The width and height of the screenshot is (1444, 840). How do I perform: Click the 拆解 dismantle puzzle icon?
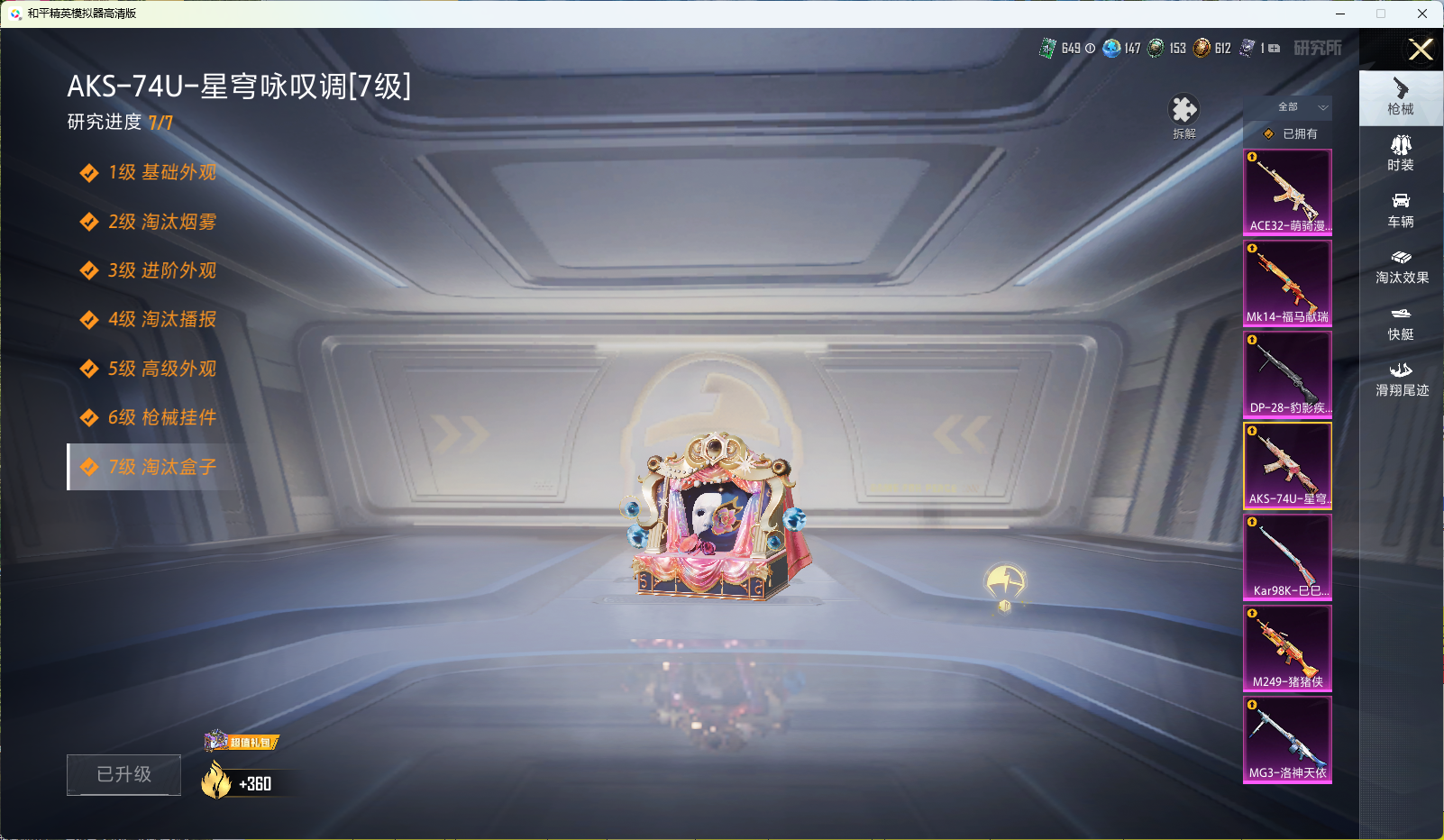tap(1184, 108)
